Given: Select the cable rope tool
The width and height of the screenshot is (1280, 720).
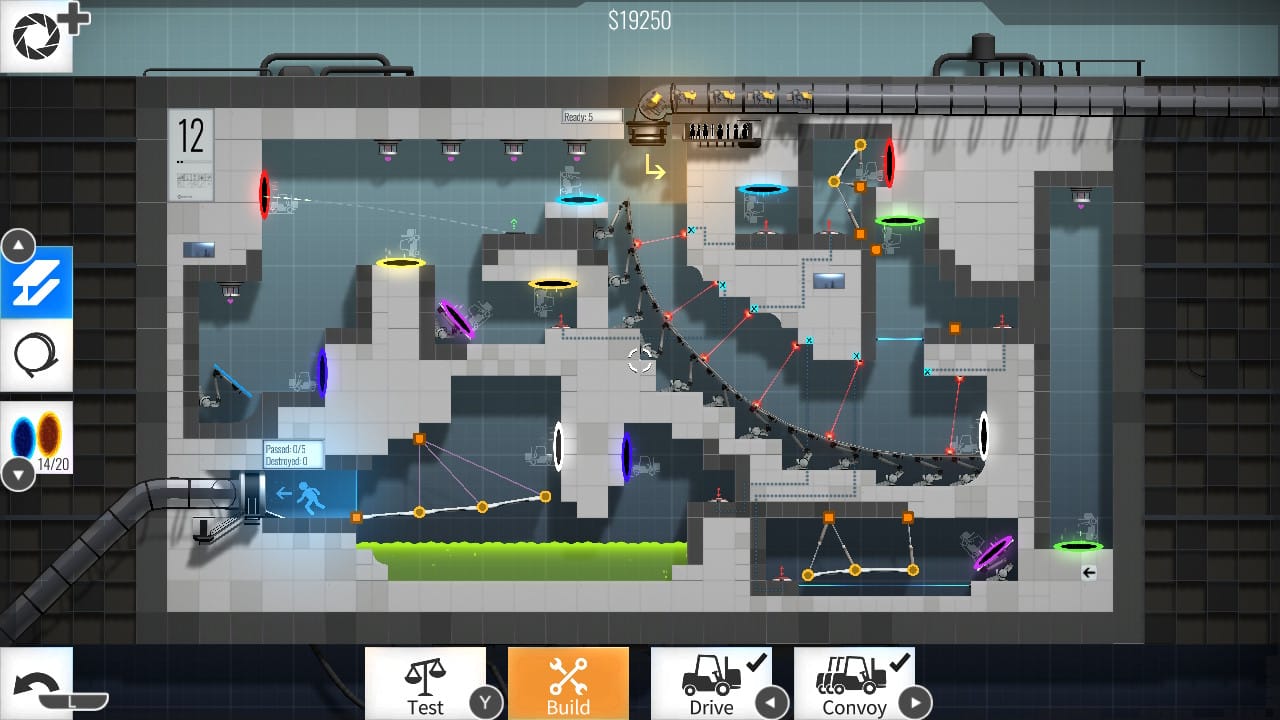Looking at the screenshot, I should pos(37,355).
